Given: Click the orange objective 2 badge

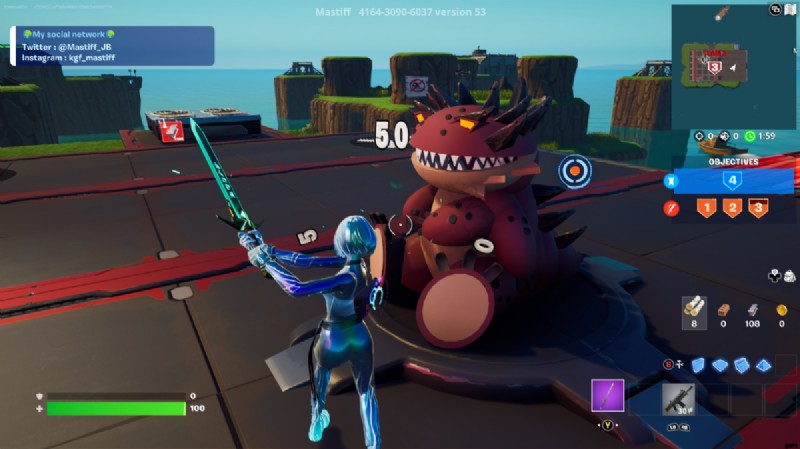Looking at the screenshot, I should point(732,208).
